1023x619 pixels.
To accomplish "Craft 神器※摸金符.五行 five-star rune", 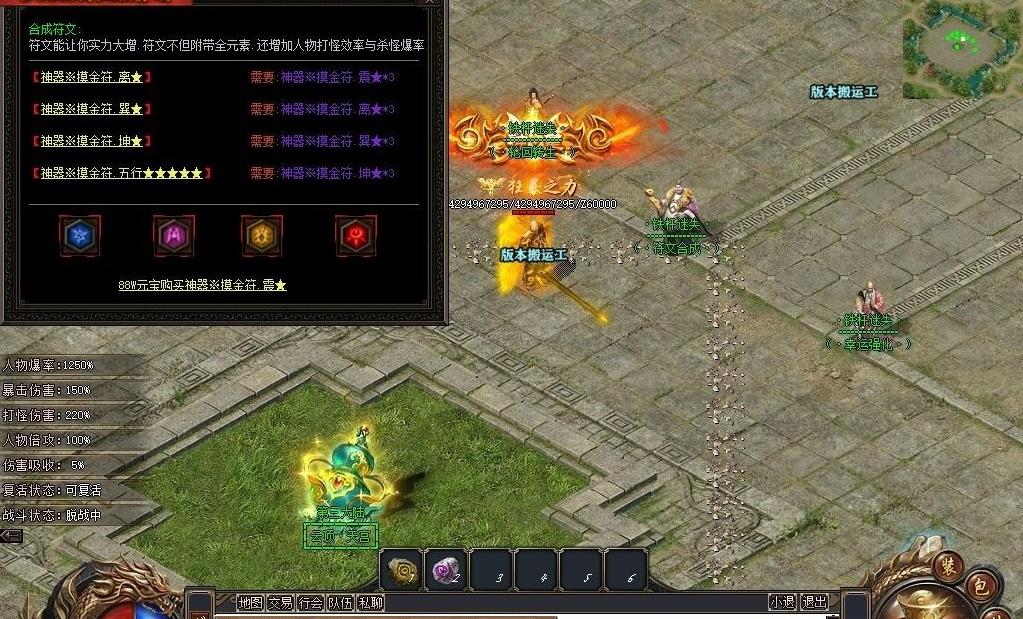I will pos(122,173).
